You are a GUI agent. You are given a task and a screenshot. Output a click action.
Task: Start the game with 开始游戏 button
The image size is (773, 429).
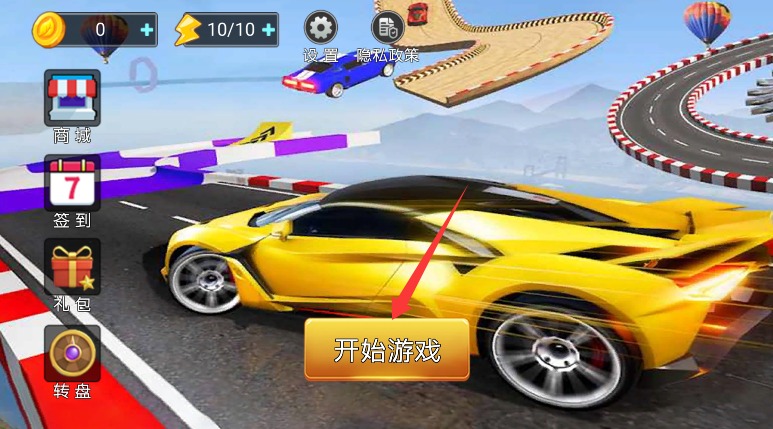(x=387, y=350)
